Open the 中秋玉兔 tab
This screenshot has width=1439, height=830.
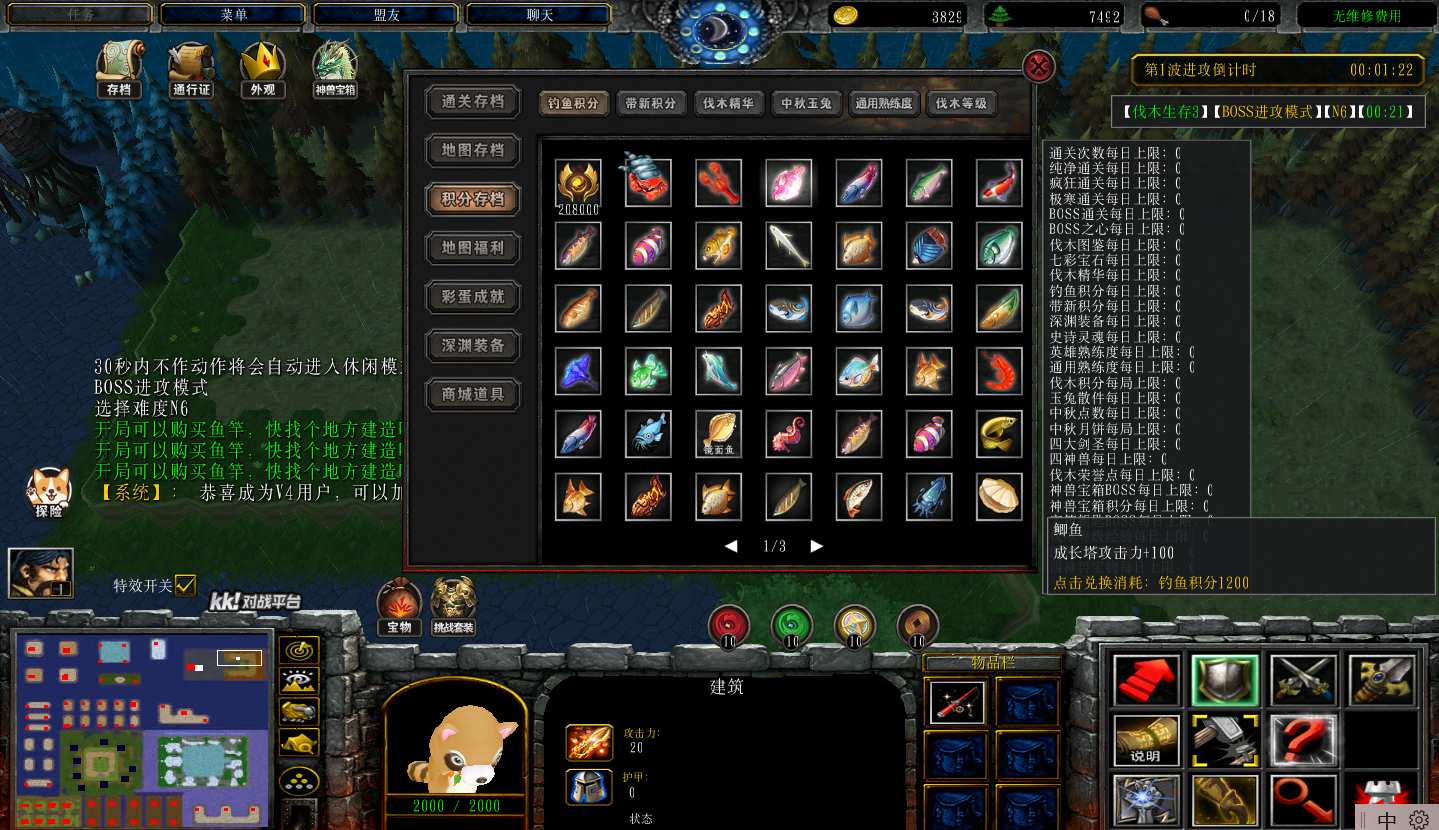pos(806,103)
